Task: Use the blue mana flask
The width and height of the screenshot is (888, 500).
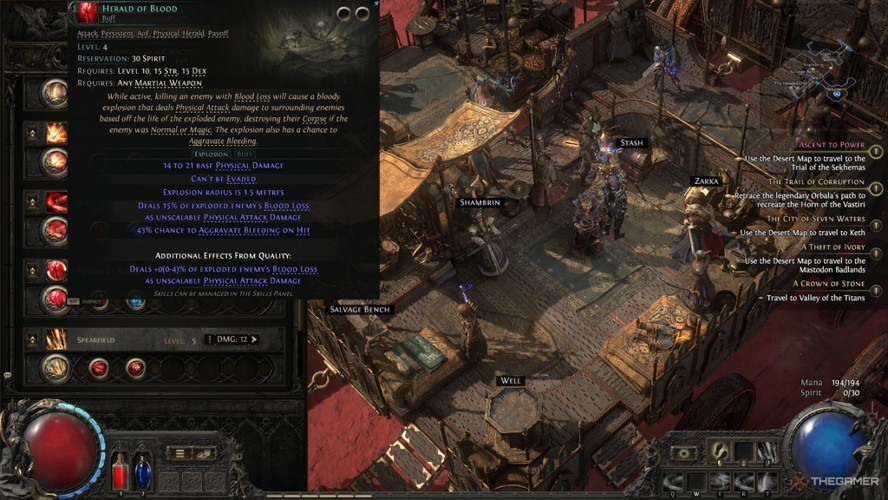Action: 142,471
